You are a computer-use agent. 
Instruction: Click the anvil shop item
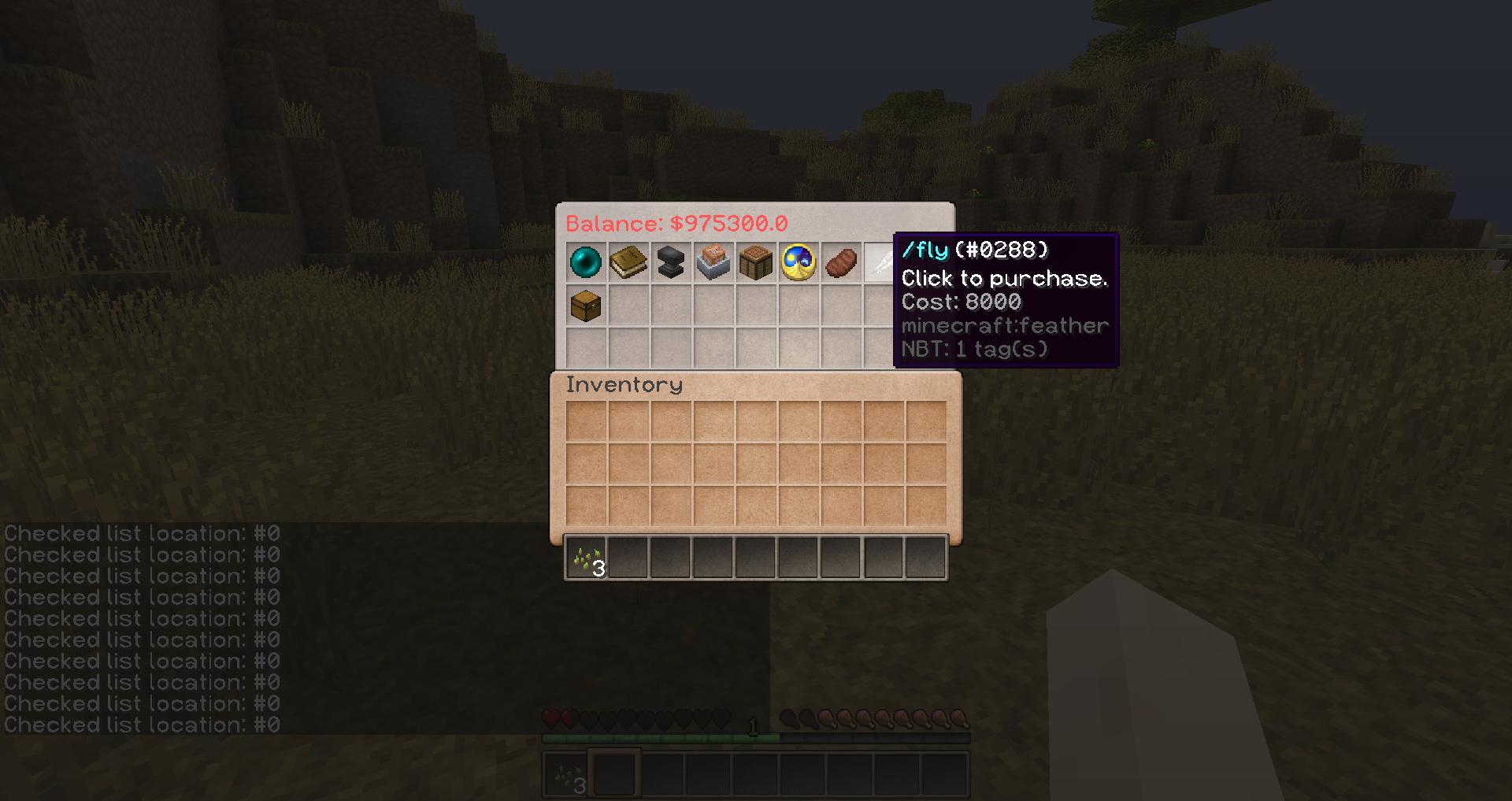[x=671, y=261]
